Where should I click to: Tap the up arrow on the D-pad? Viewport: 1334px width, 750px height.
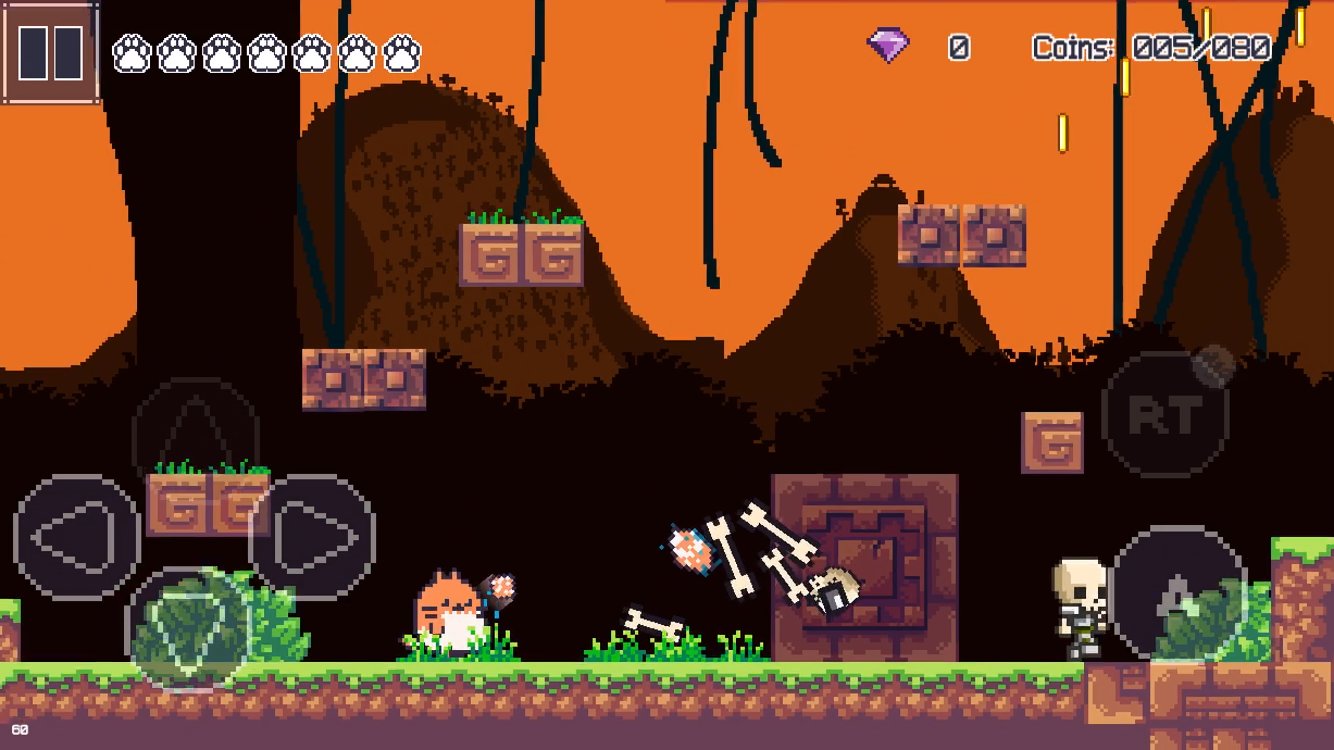[196, 436]
